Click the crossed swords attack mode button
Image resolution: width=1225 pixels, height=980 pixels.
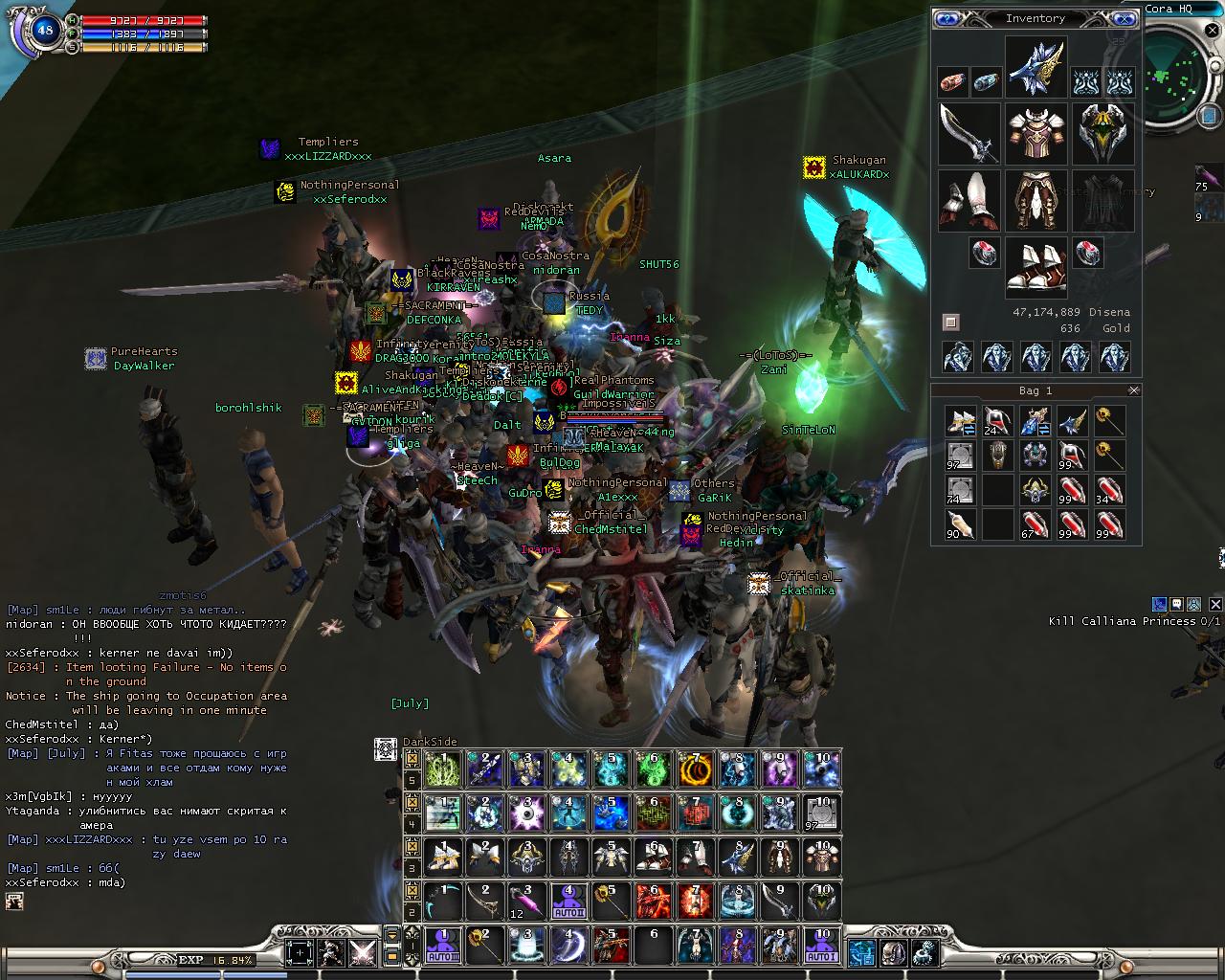coord(363,952)
